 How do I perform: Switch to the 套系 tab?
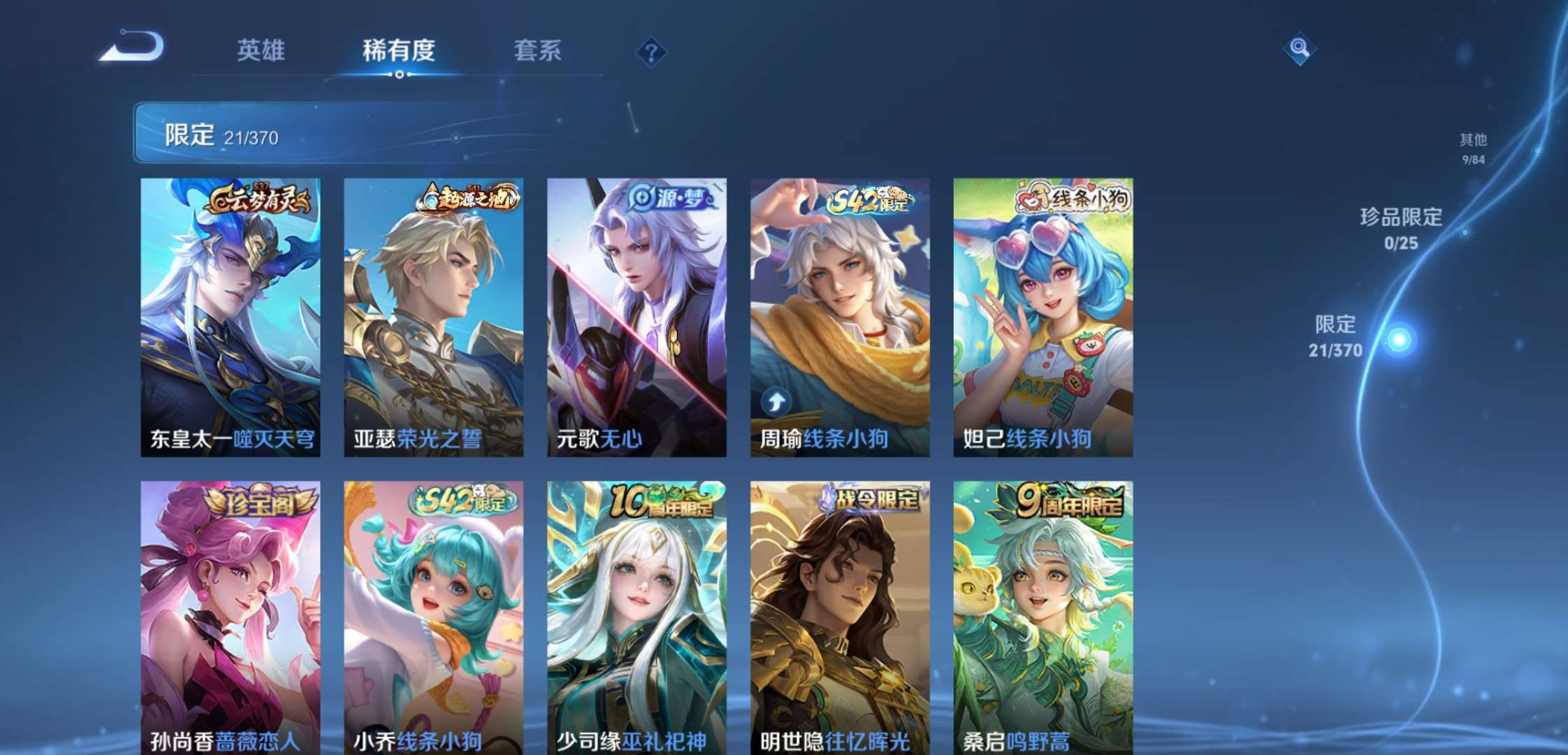click(x=538, y=50)
